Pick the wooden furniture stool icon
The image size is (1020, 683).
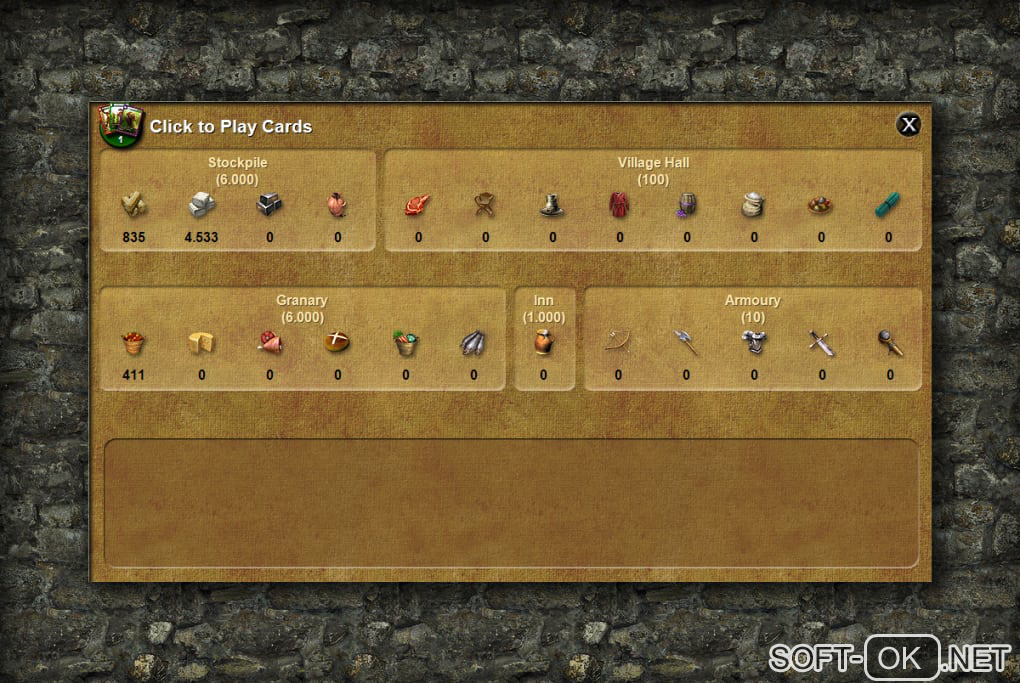(x=485, y=205)
